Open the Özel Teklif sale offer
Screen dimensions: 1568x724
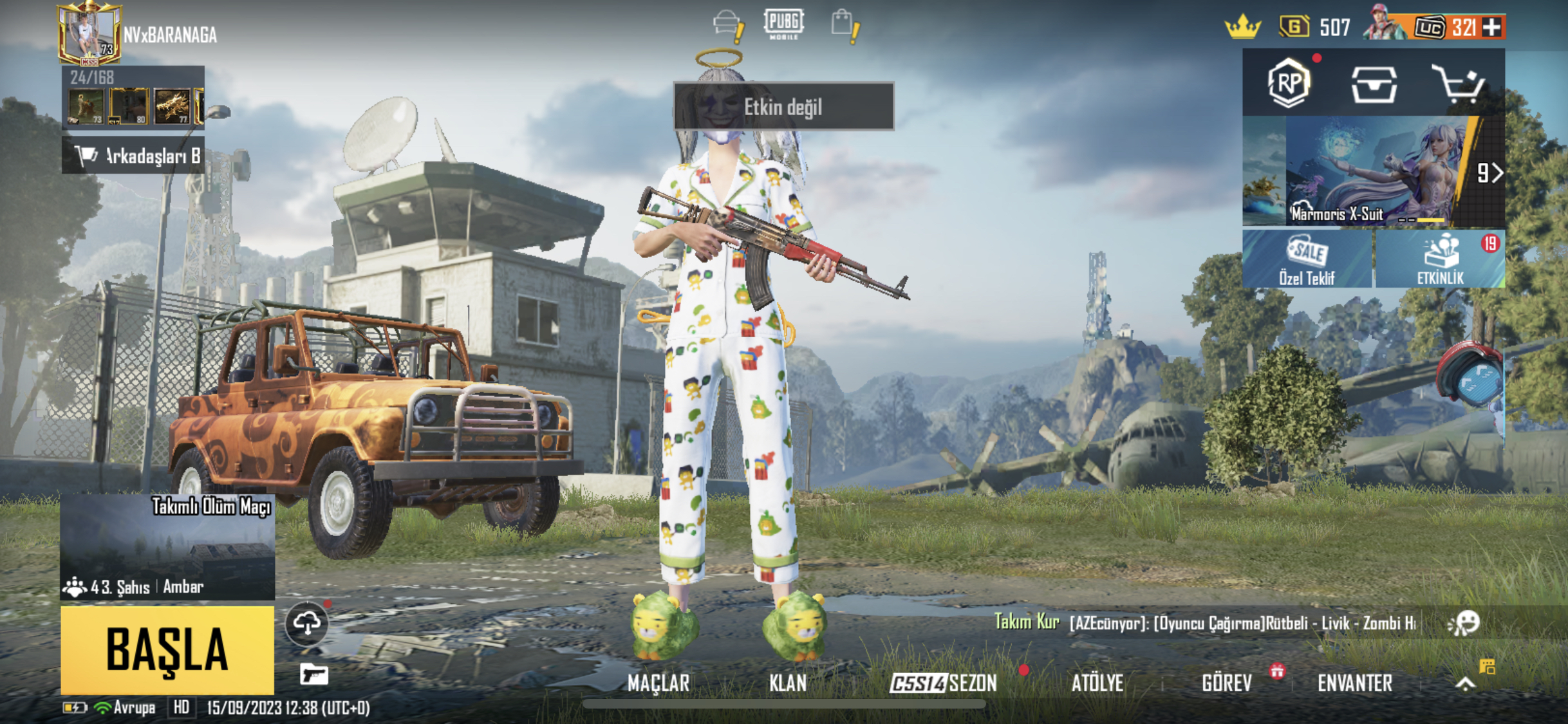click(x=1307, y=259)
